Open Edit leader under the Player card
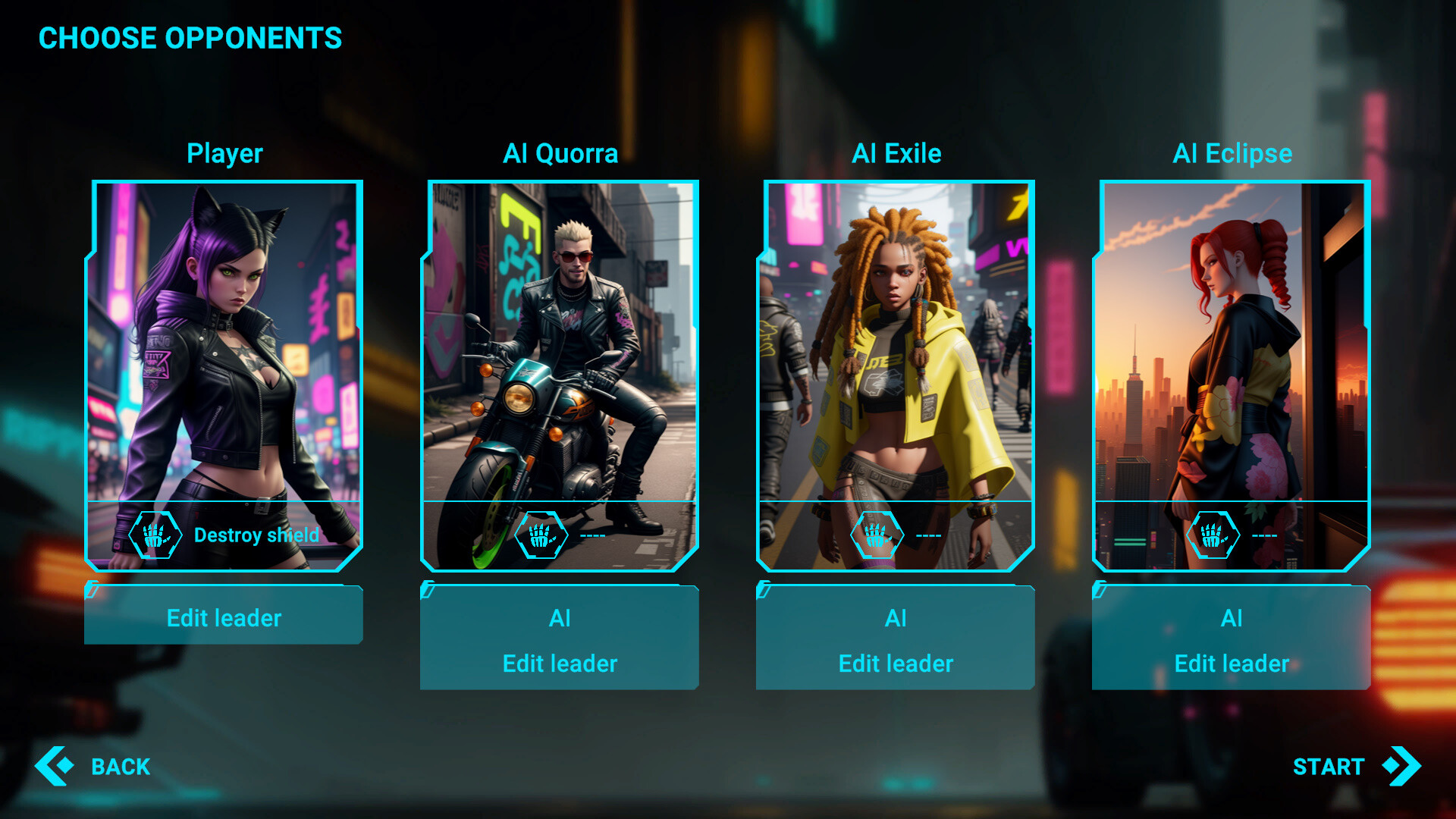Image resolution: width=1456 pixels, height=819 pixels. click(x=223, y=617)
